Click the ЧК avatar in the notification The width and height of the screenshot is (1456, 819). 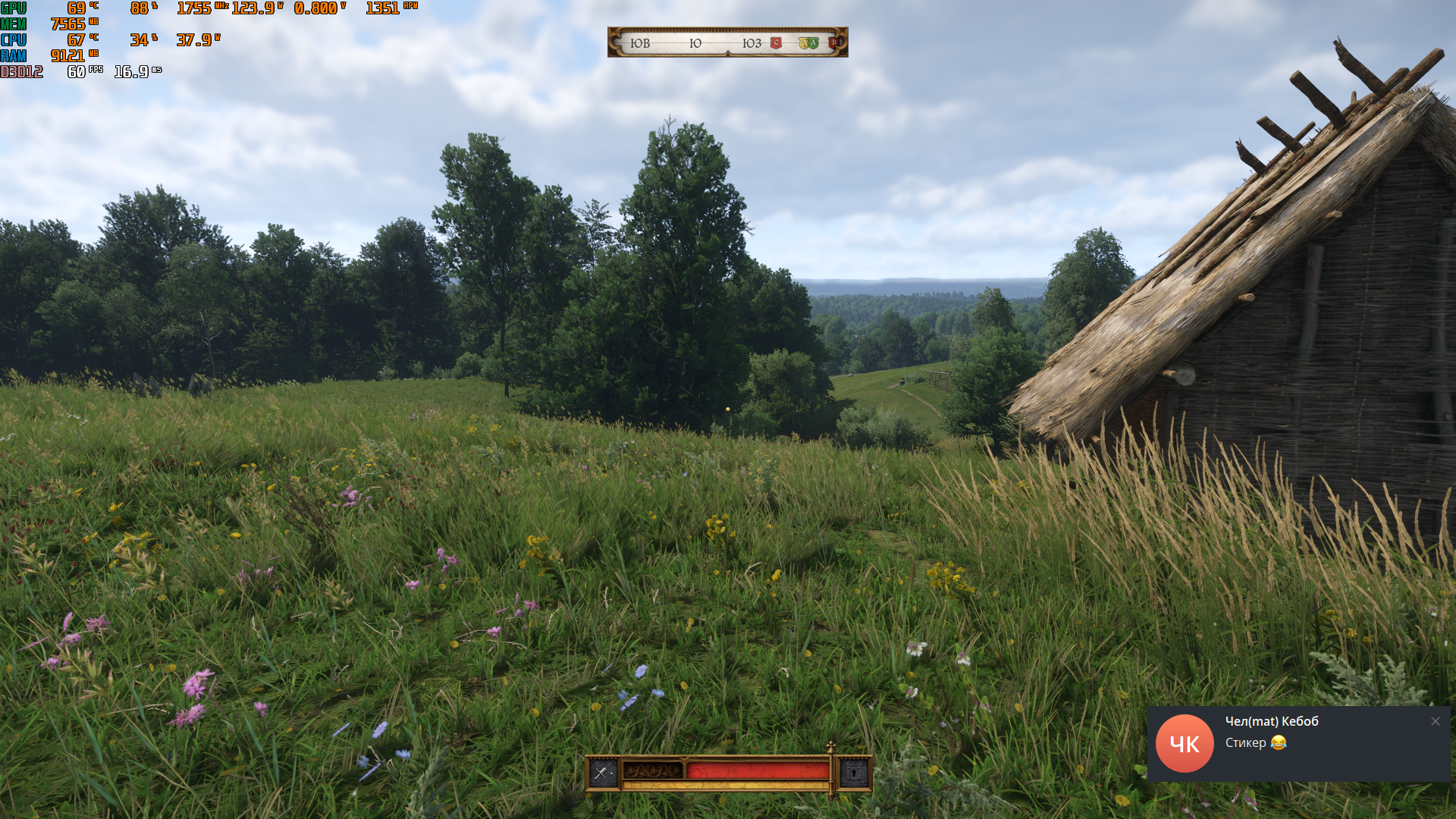coord(1185,744)
